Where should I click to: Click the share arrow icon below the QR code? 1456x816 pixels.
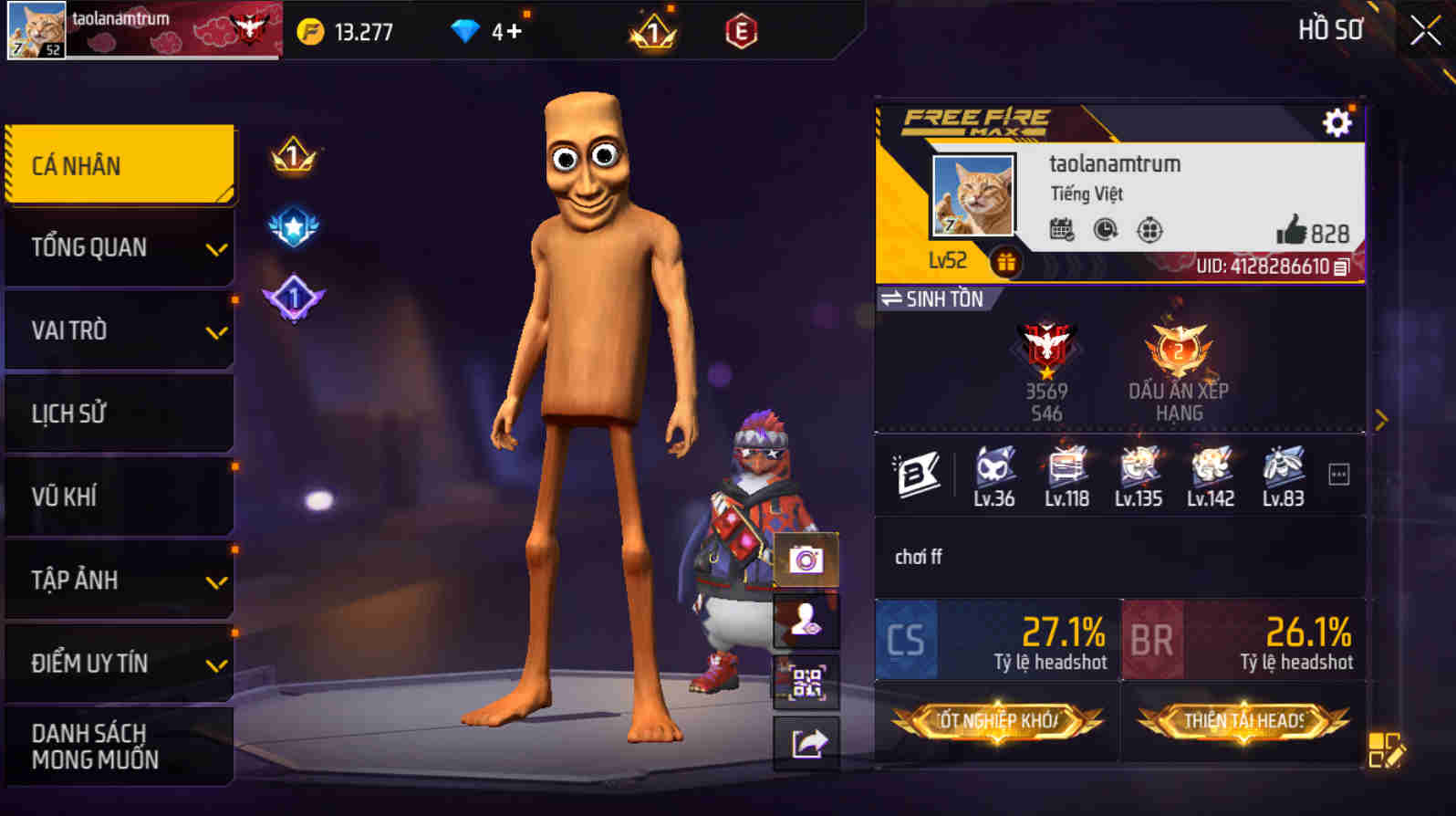[x=806, y=743]
